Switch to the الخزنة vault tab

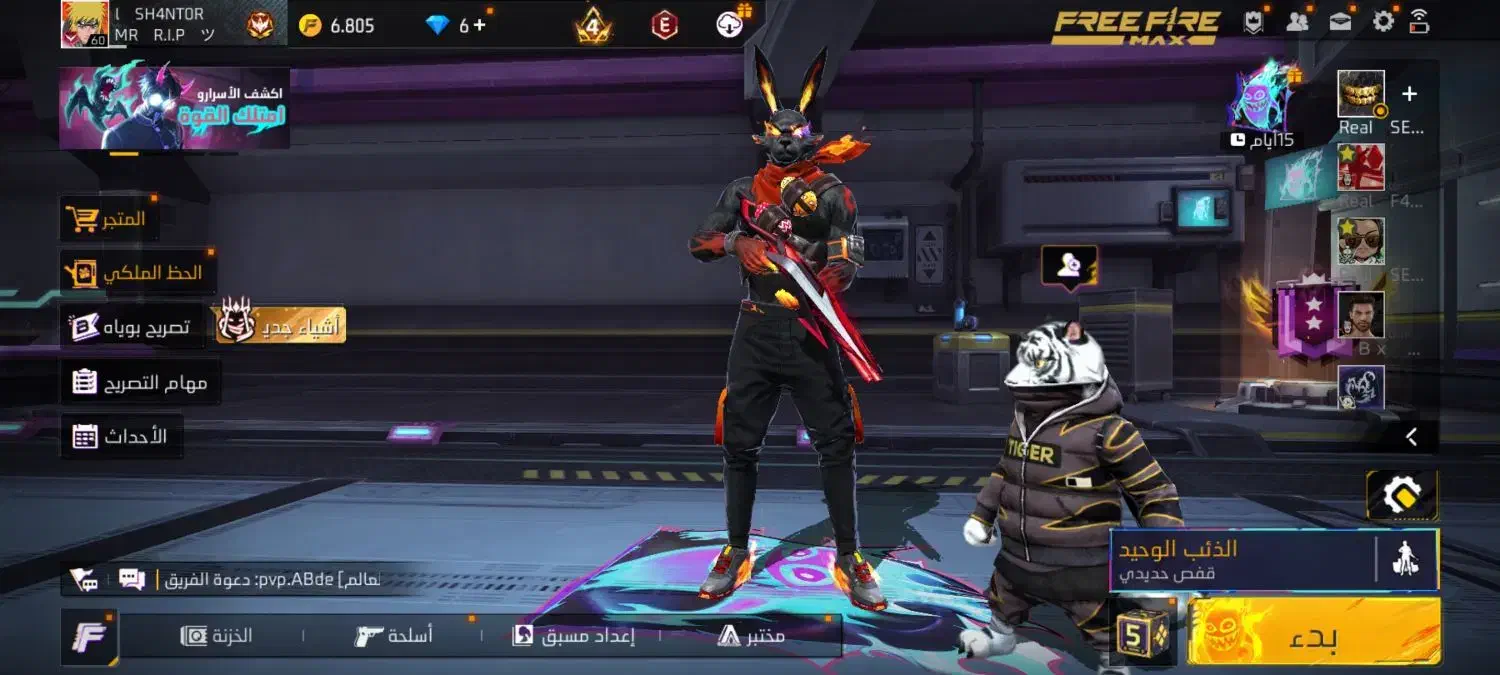pyautogui.click(x=217, y=635)
